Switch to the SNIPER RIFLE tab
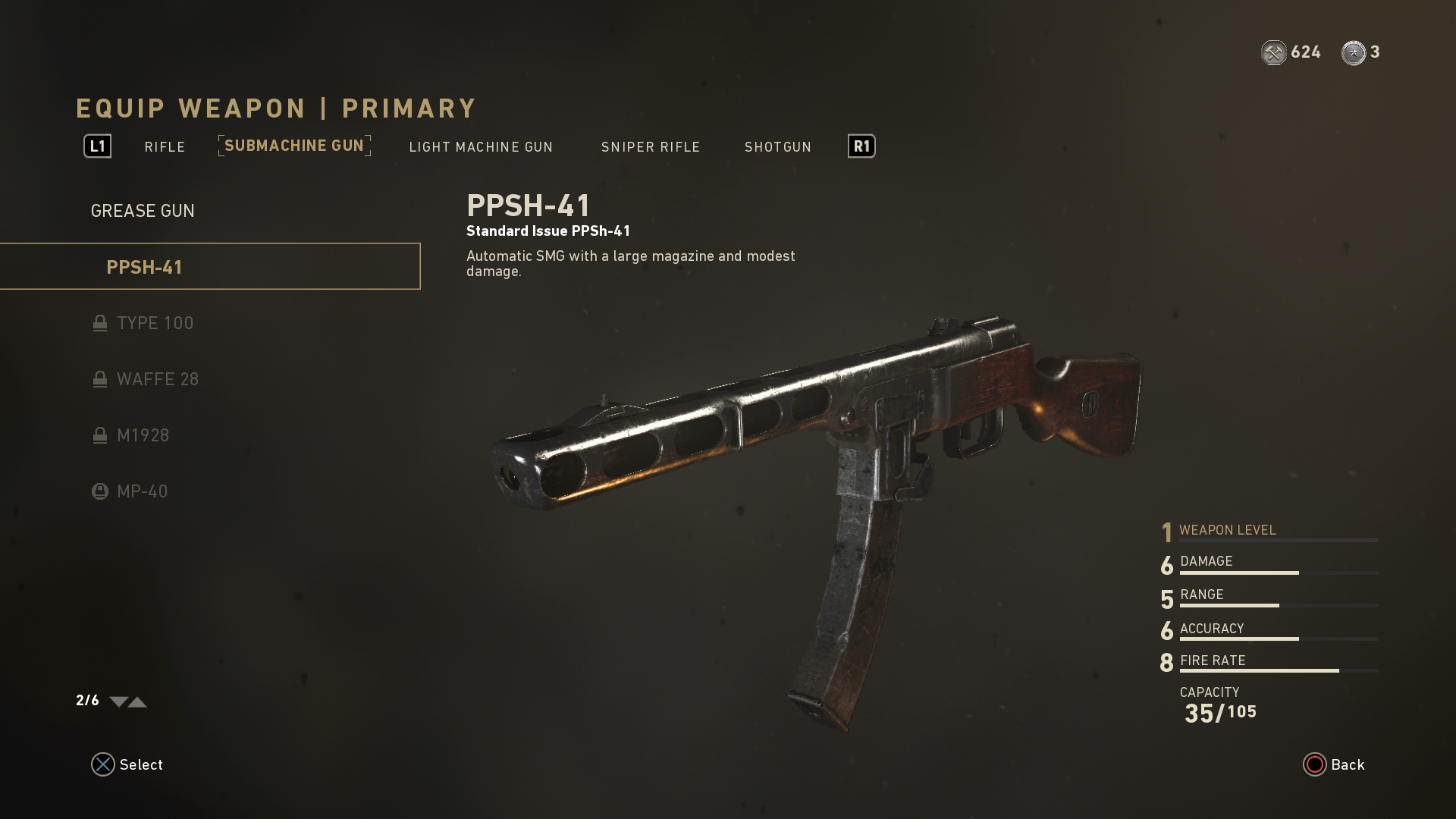The height and width of the screenshot is (819, 1456). [x=650, y=146]
